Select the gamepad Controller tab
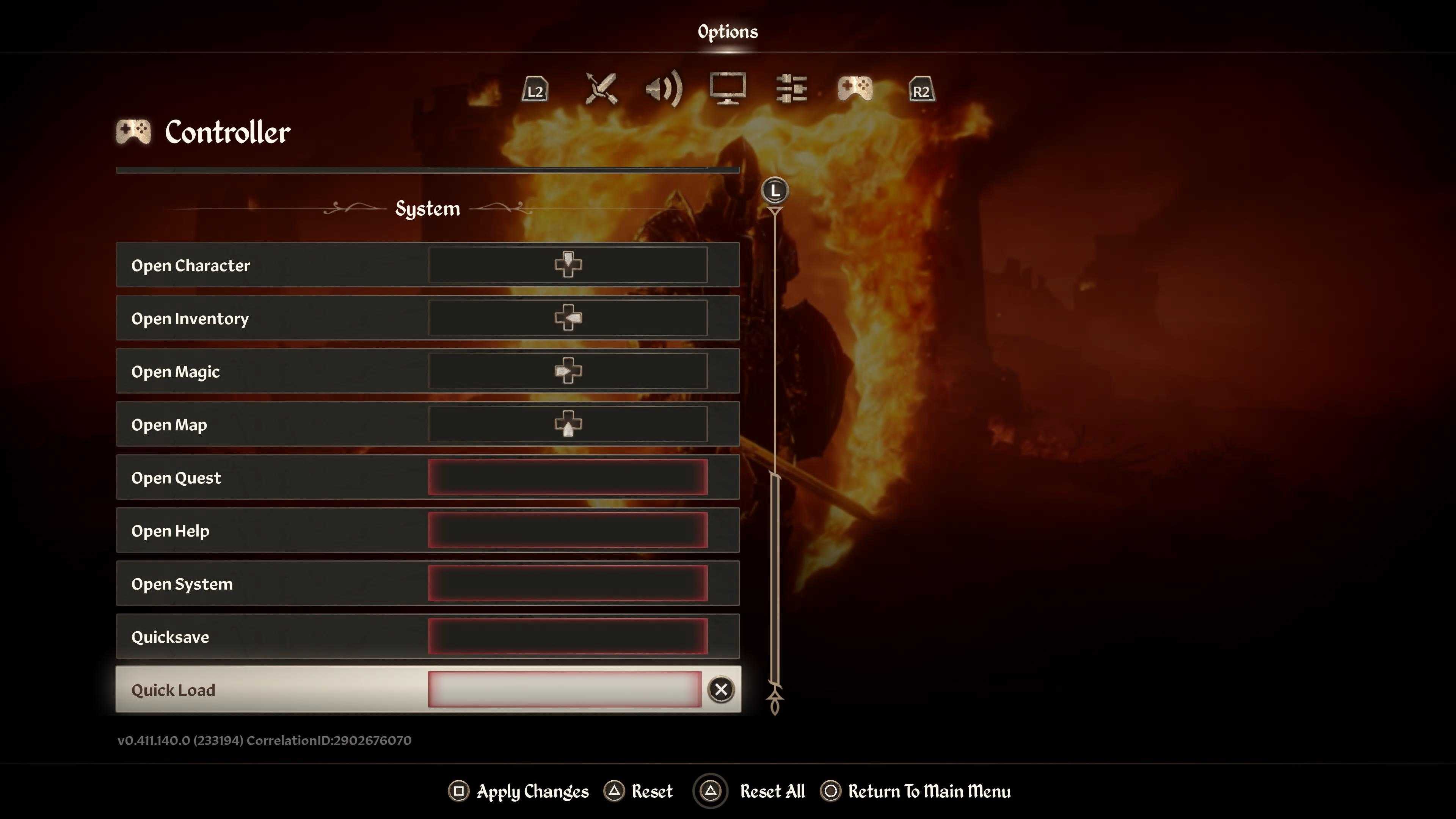This screenshot has width=1456, height=819. tap(855, 89)
